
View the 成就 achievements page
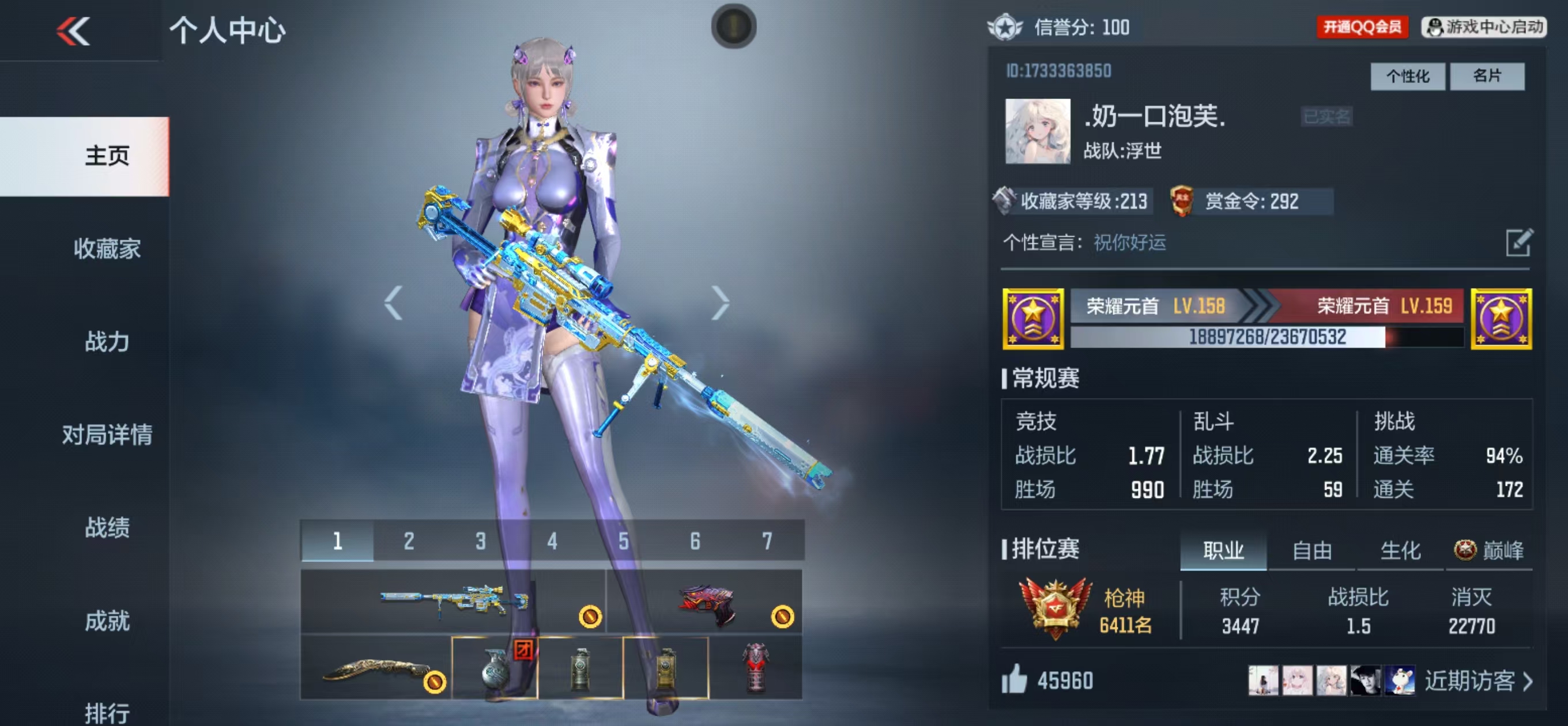pos(107,621)
